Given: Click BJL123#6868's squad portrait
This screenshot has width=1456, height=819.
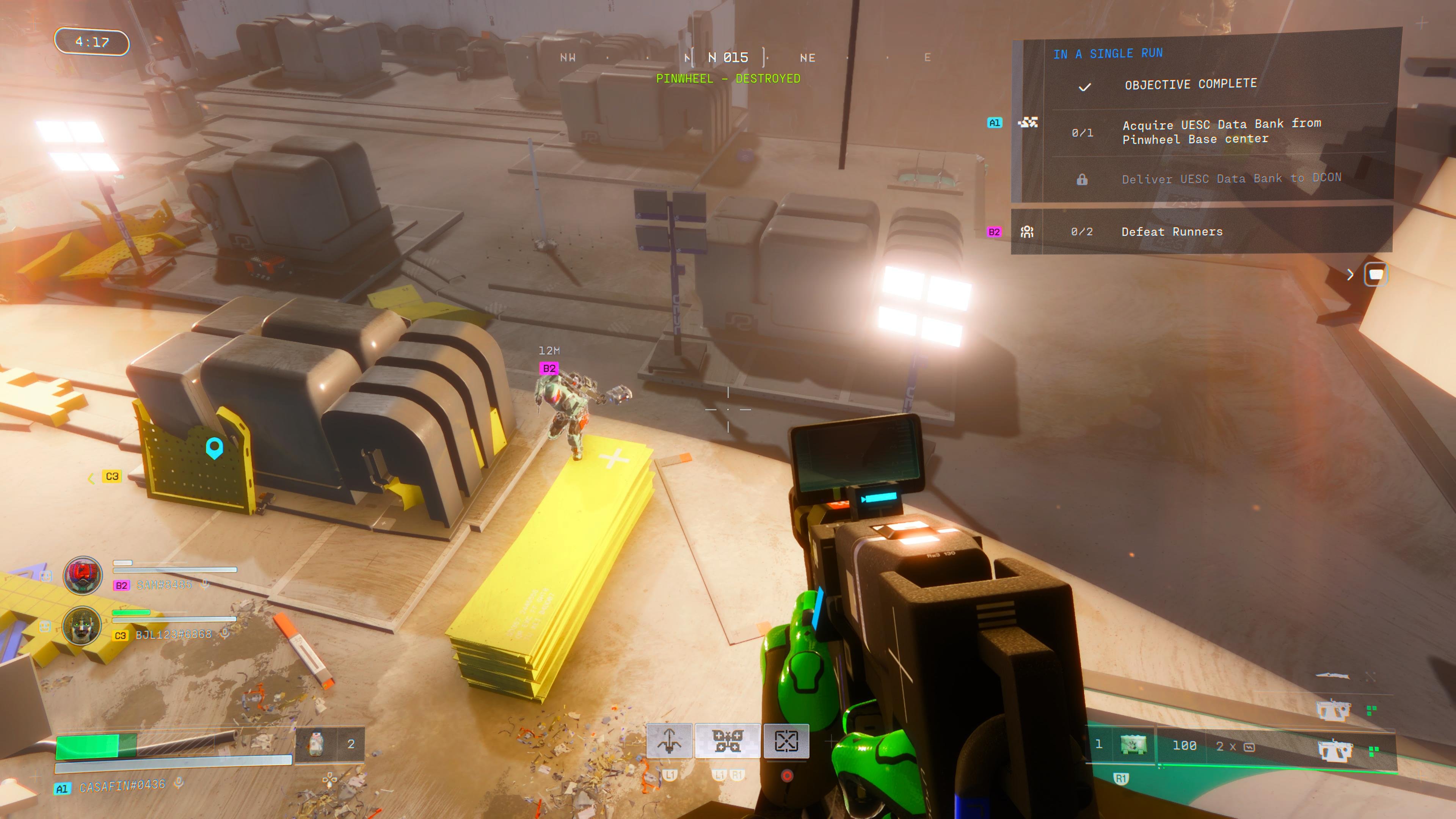Looking at the screenshot, I should (x=83, y=626).
